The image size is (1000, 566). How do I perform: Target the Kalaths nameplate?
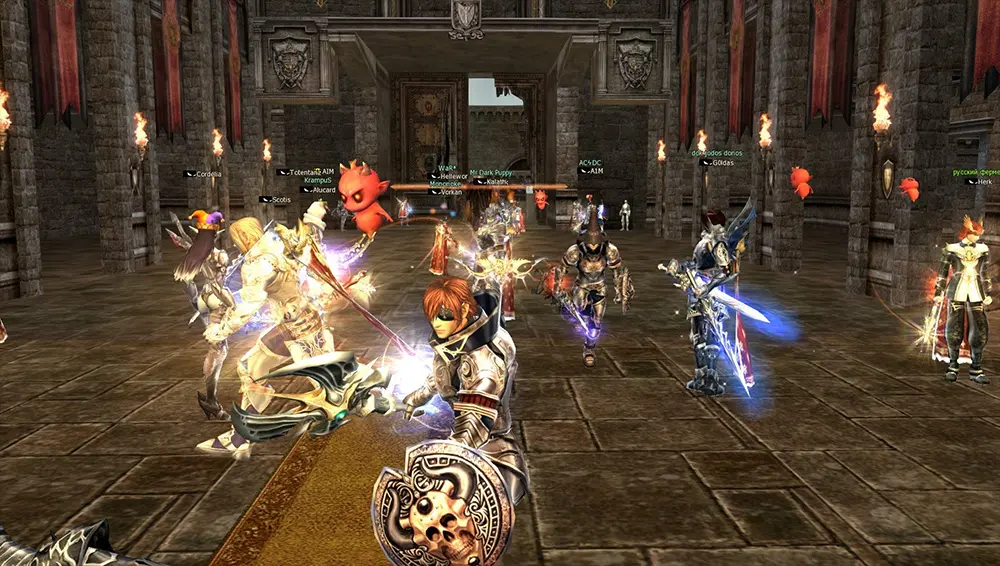point(492,181)
